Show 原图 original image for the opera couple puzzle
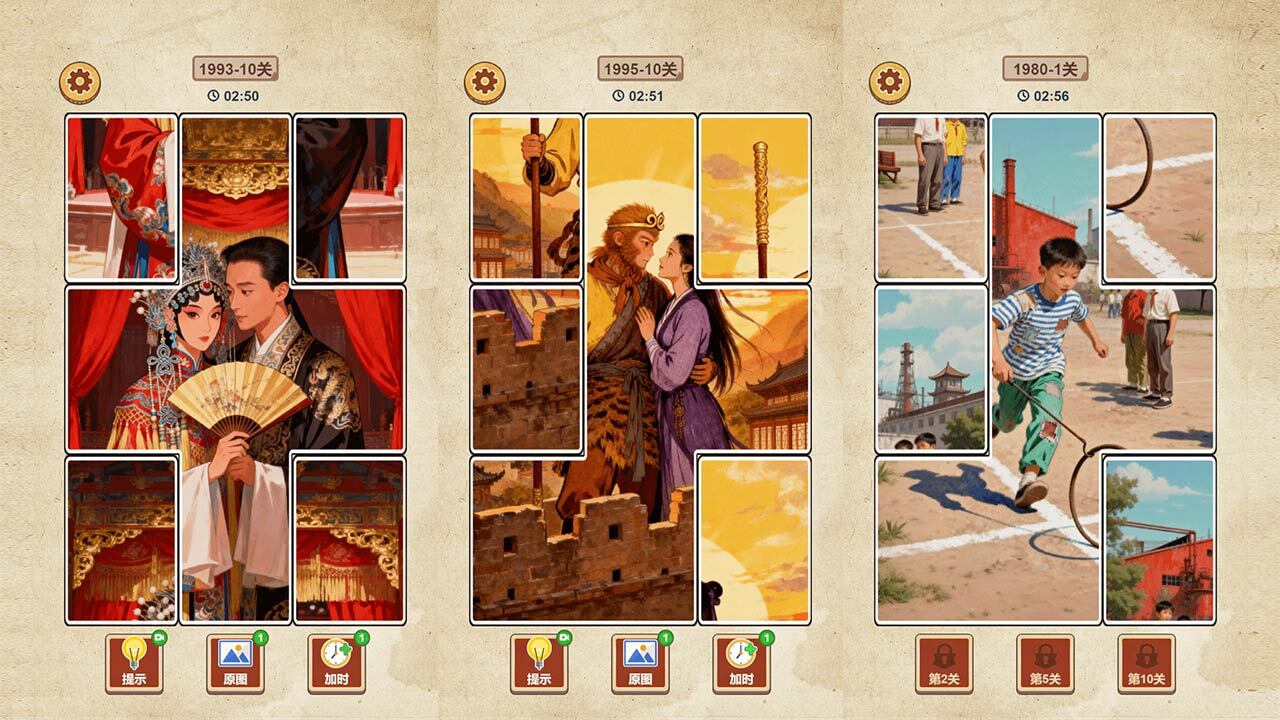The image size is (1280, 720). (x=235, y=663)
